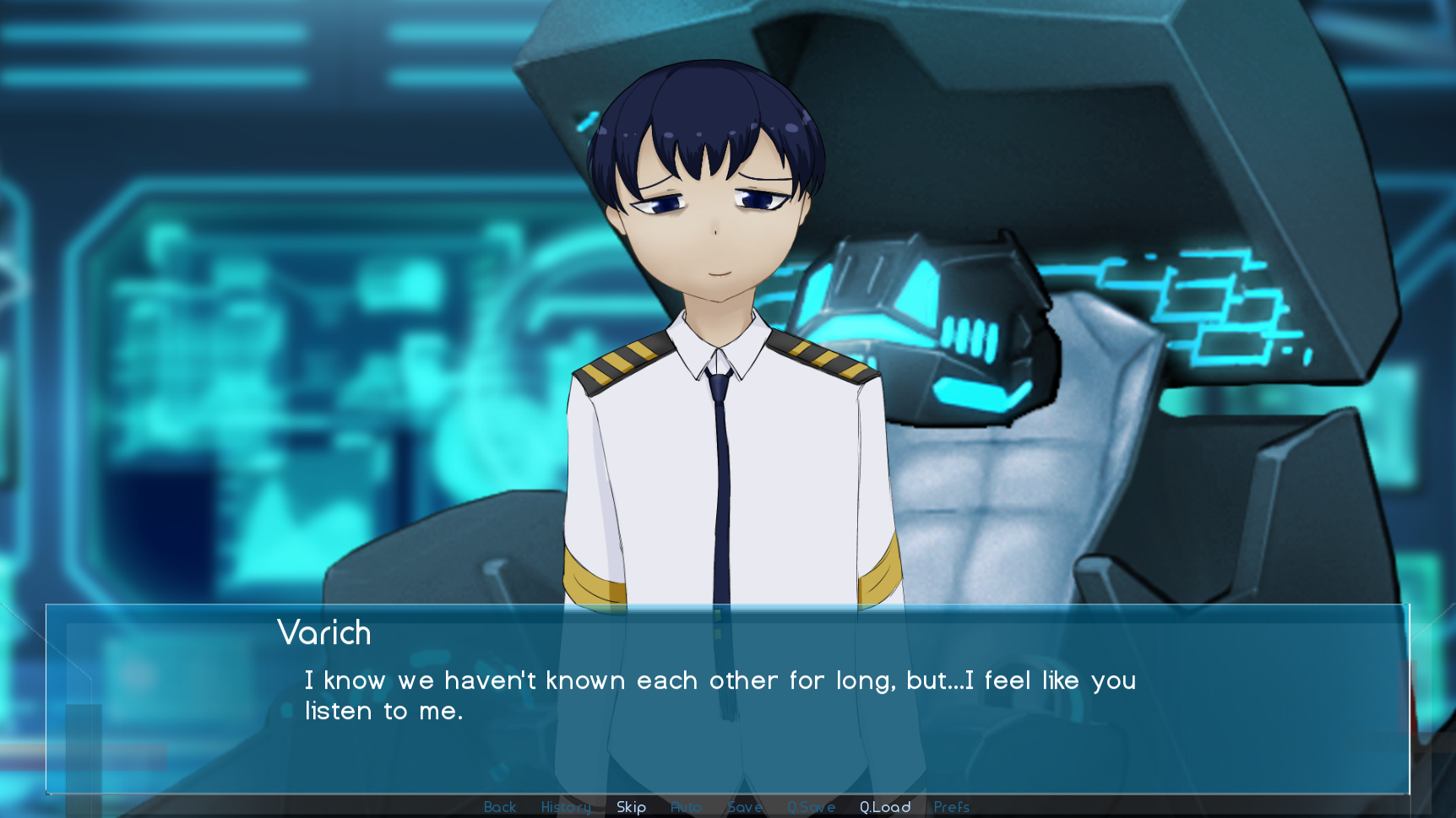Open the Save menu
This screenshot has height=818, width=1456.
(x=744, y=807)
